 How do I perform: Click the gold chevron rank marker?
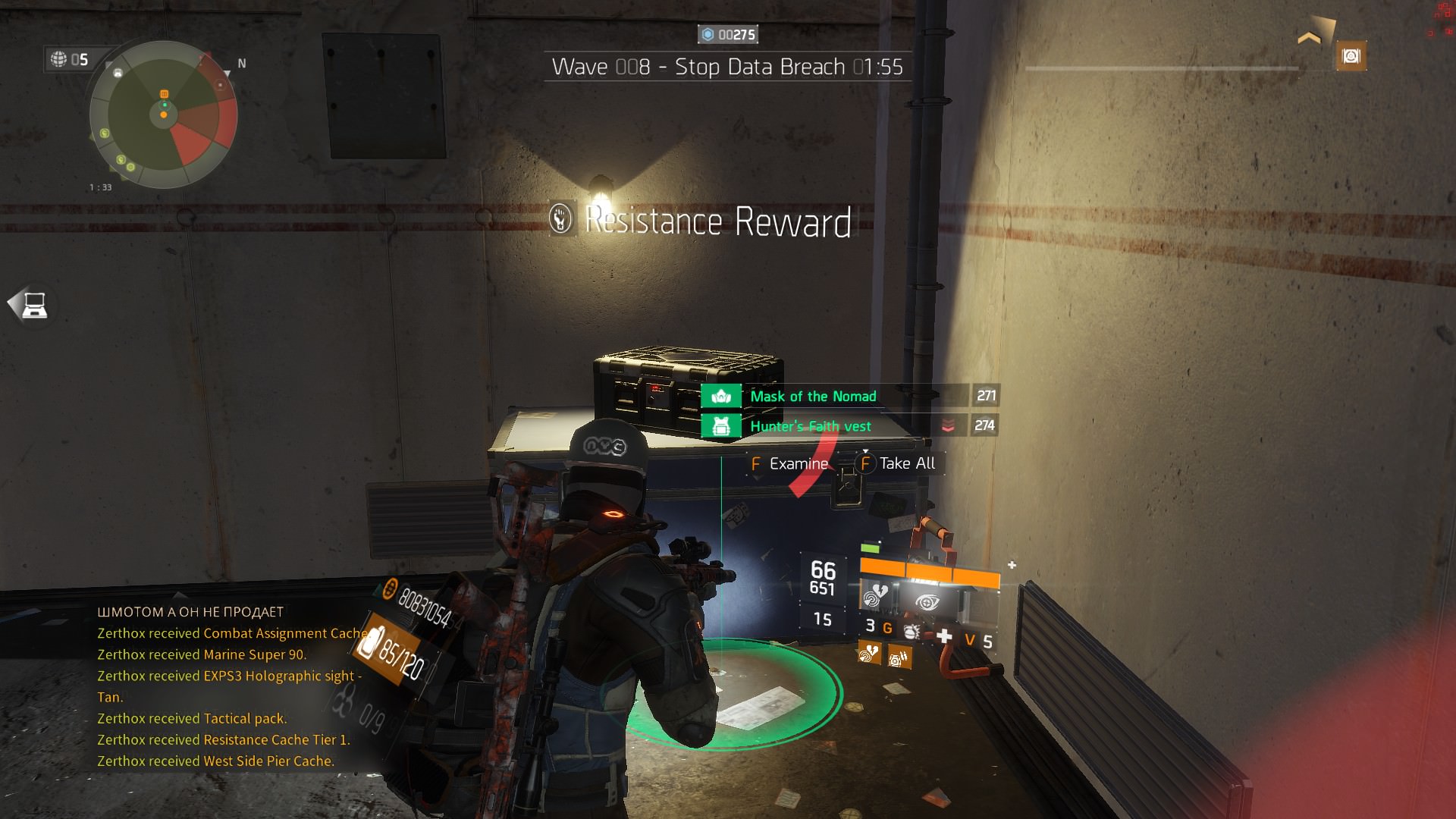[1309, 38]
